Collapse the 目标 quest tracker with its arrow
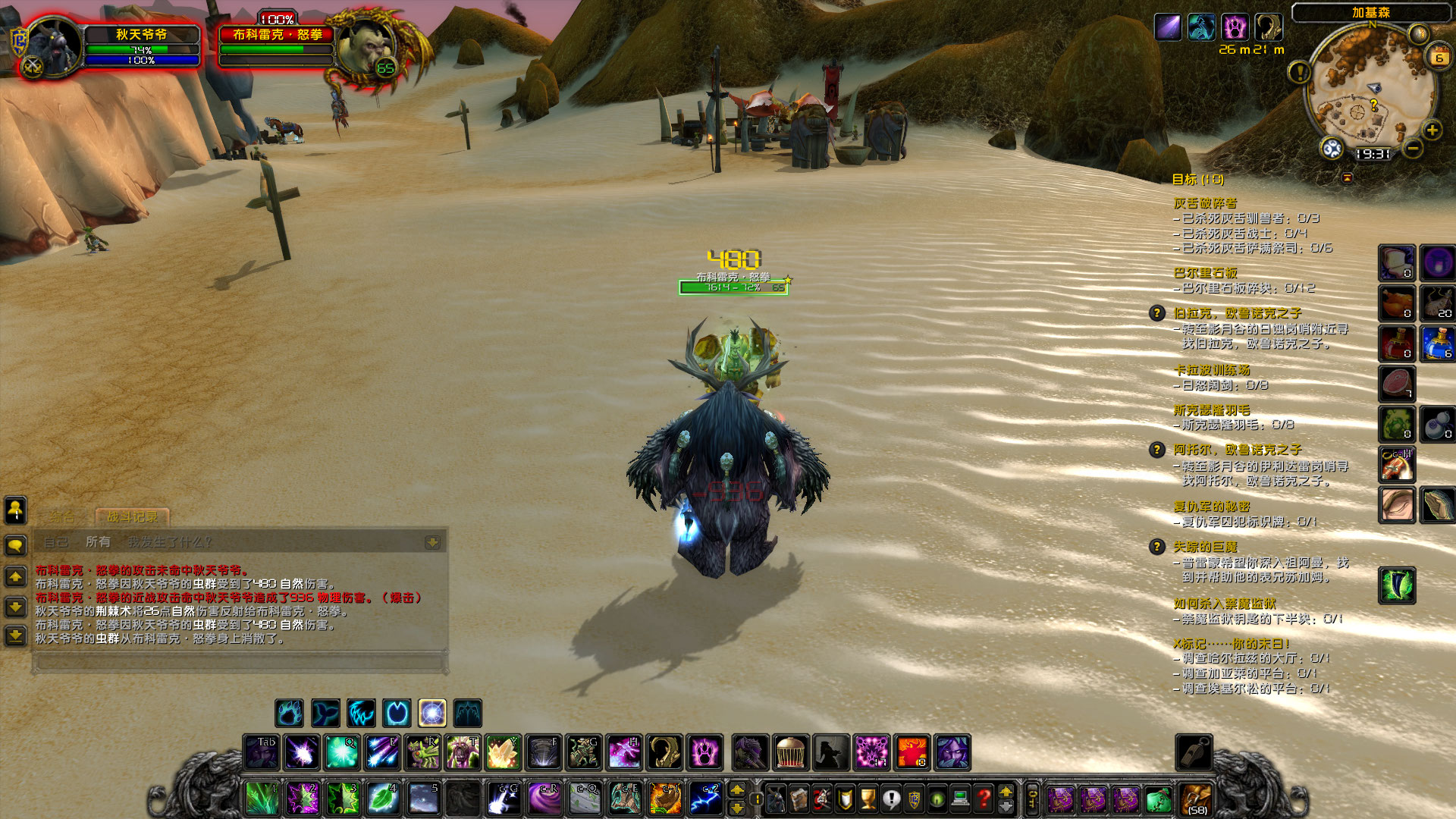The image size is (1456, 819). [x=1348, y=178]
